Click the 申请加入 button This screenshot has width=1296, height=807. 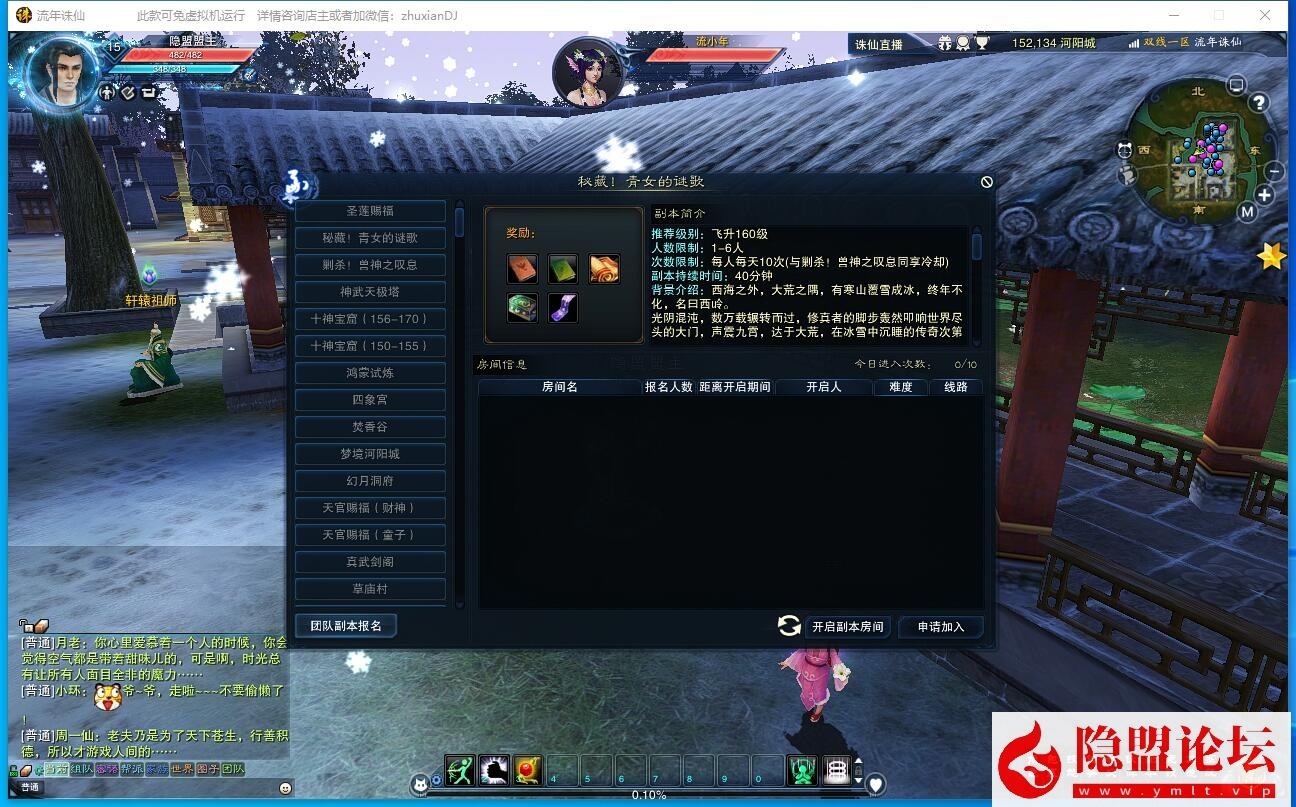(x=939, y=627)
